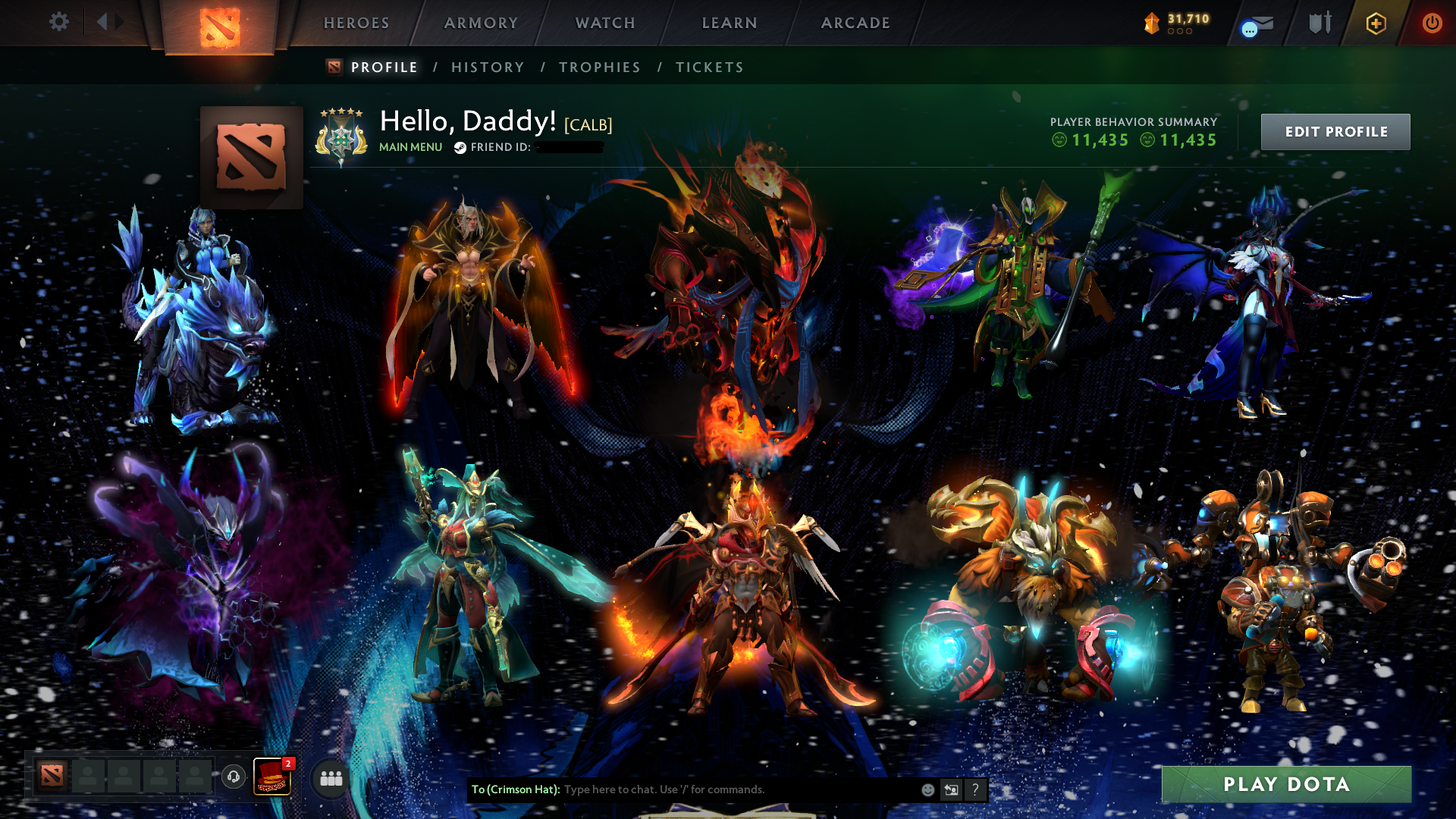The image size is (1456, 819).
Task: Open the chat messages icon
Action: [1248, 28]
